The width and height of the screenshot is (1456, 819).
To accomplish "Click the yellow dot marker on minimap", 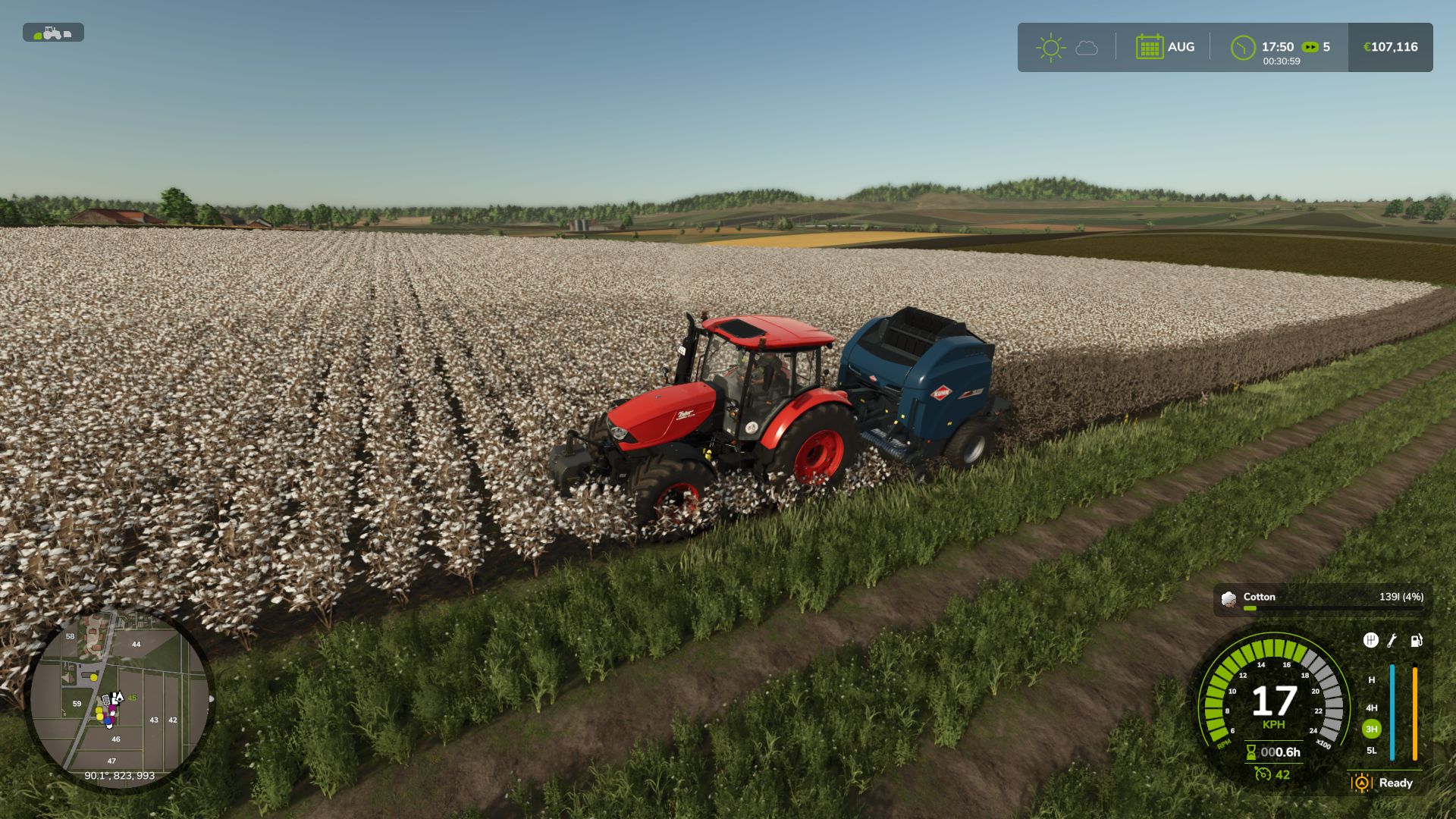I will 94,677.
